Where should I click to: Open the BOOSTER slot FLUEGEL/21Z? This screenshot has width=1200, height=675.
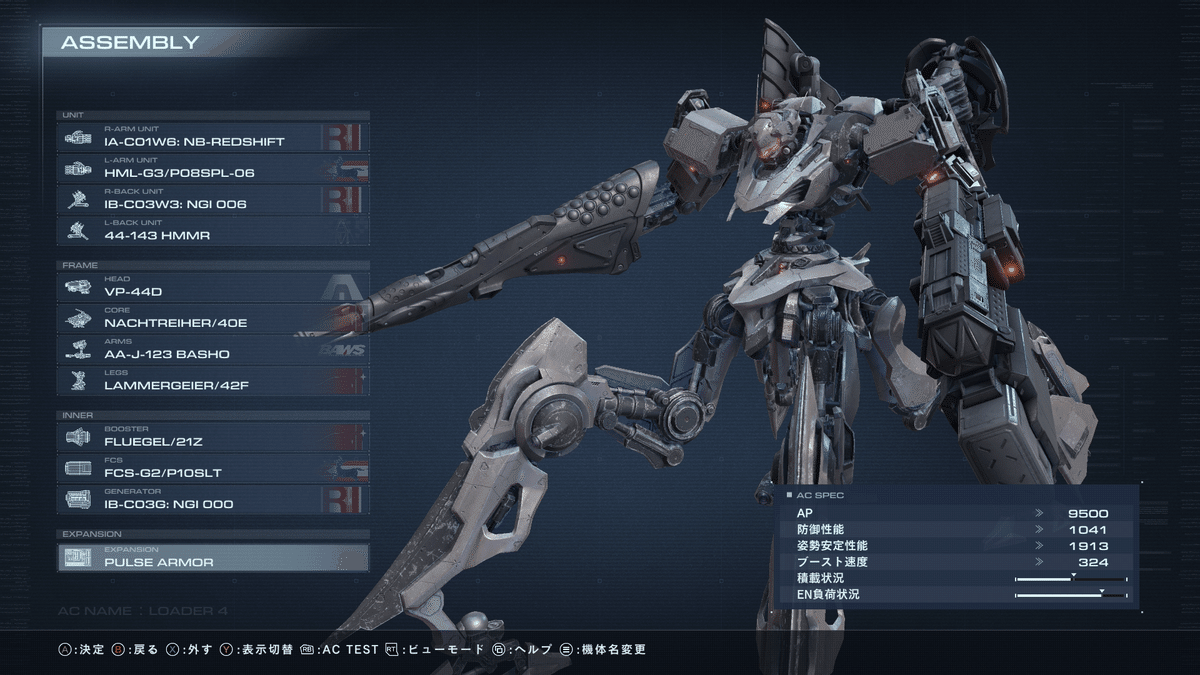point(212,436)
